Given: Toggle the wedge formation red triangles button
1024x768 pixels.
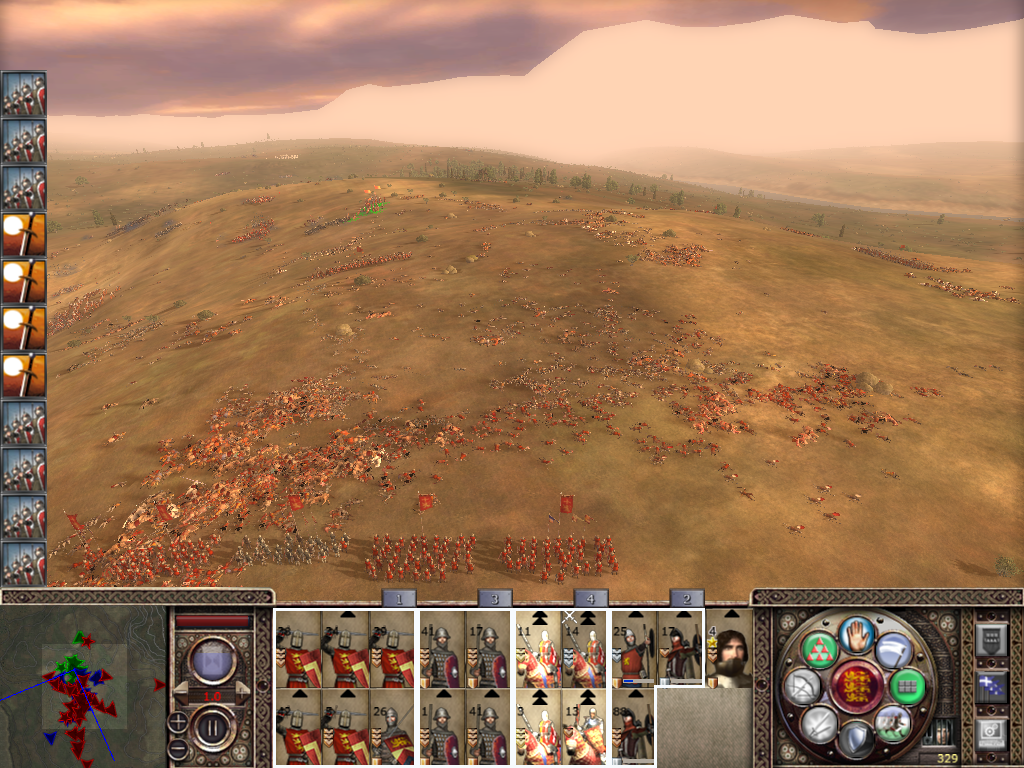Looking at the screenshot, I should click(818, 650).
